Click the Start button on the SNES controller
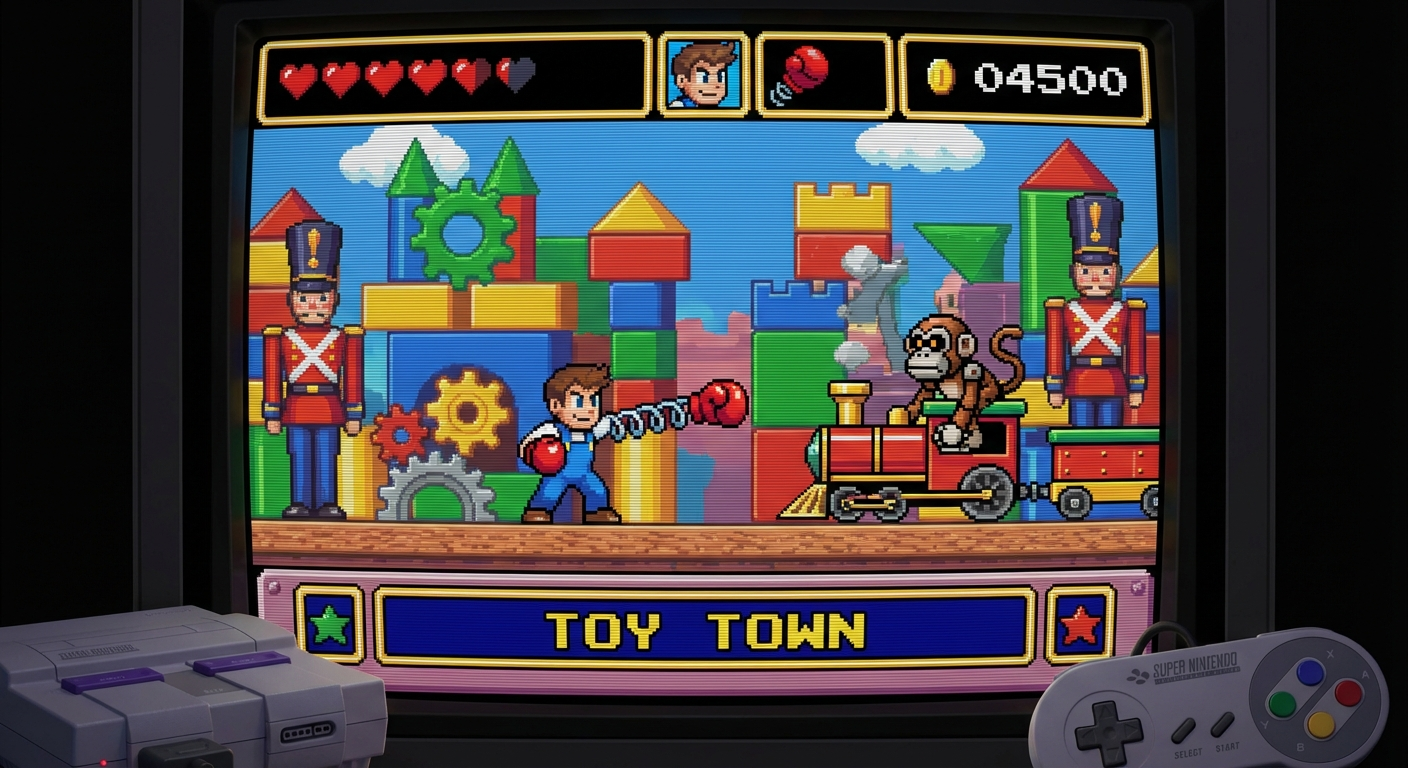 point(1222,723)
